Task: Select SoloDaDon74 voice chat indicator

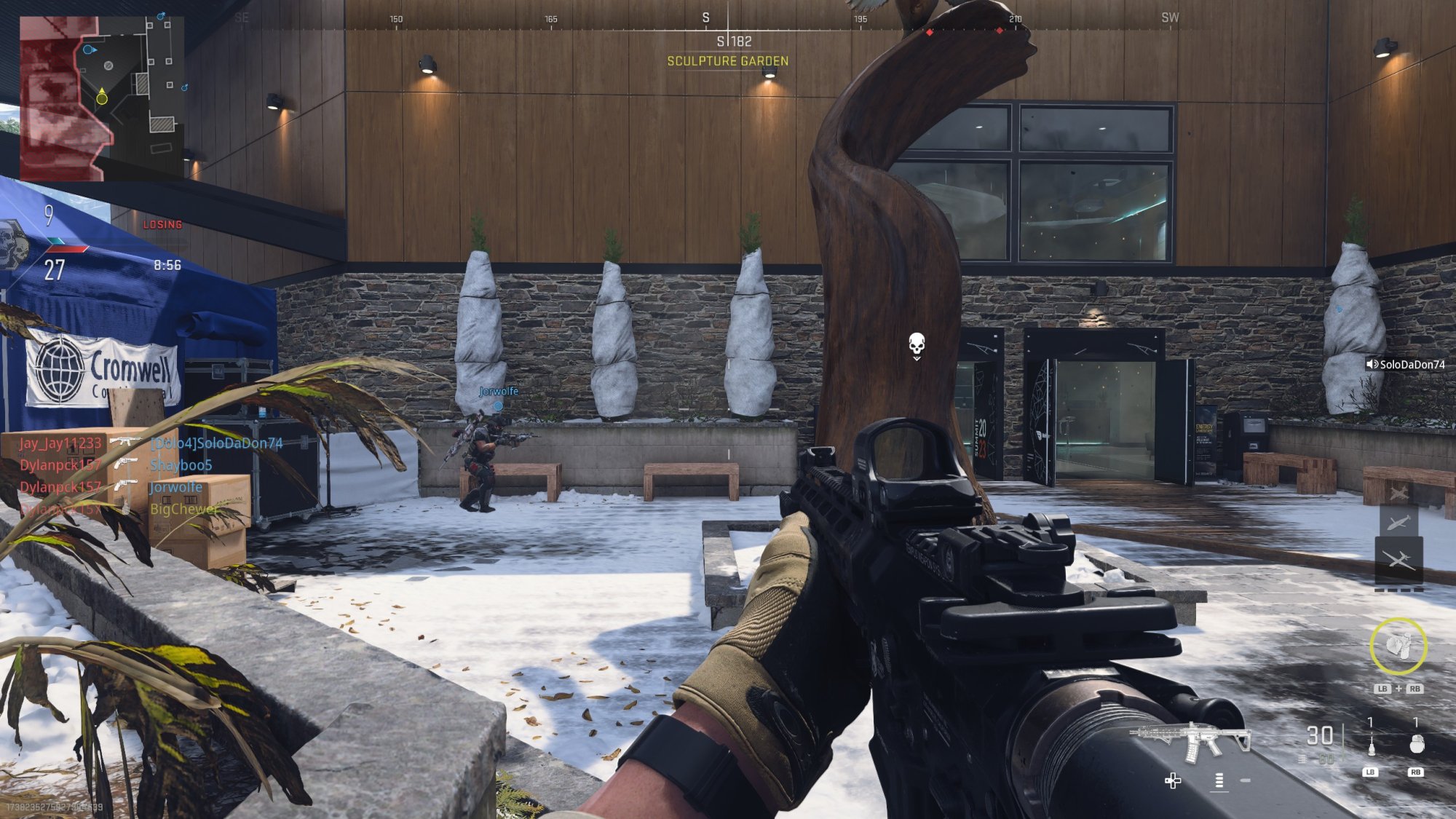Action: click(1405, 364)
